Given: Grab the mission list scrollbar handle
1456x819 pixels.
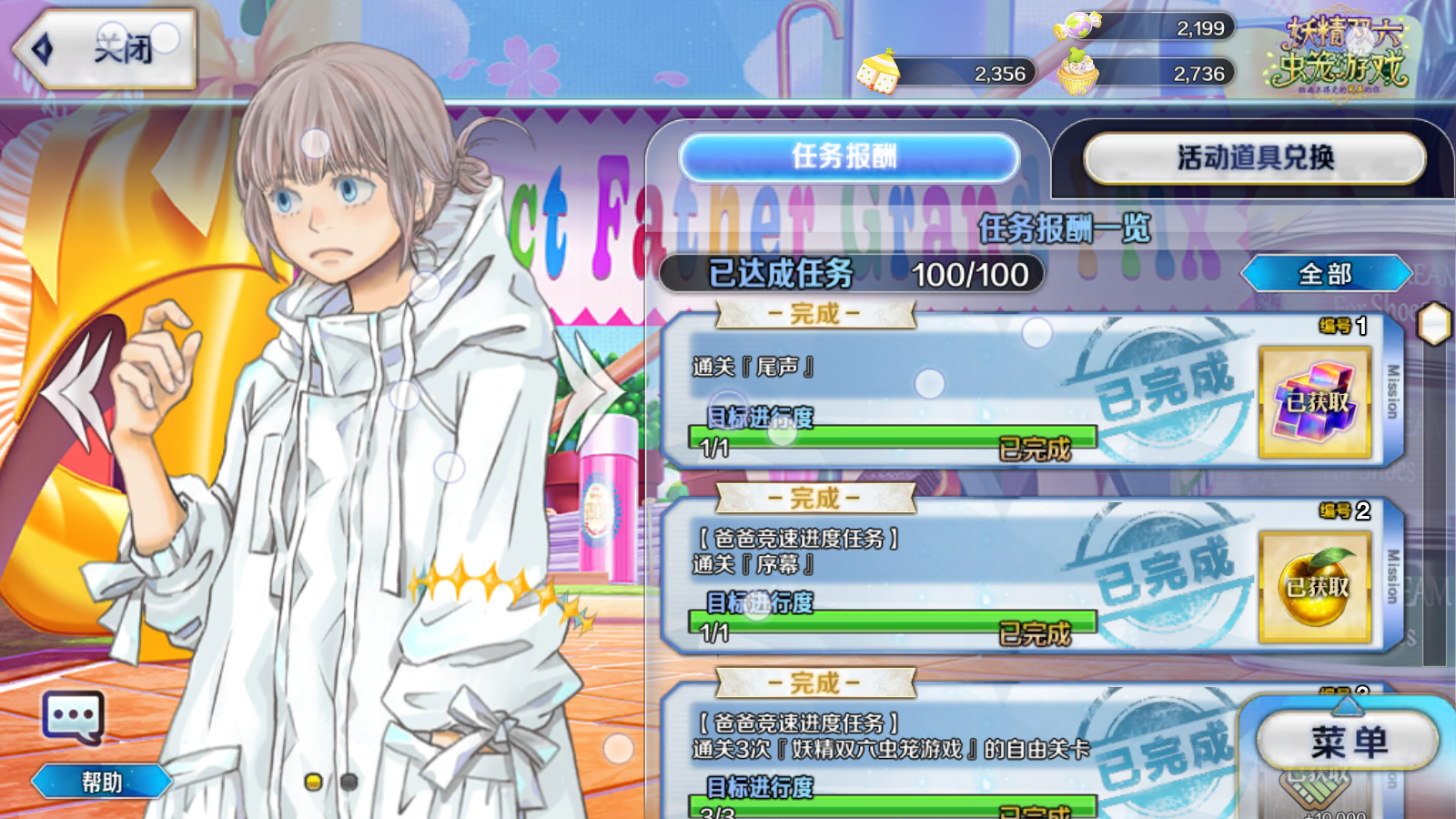Looking at the screenshot, I should coord(1434,324).
